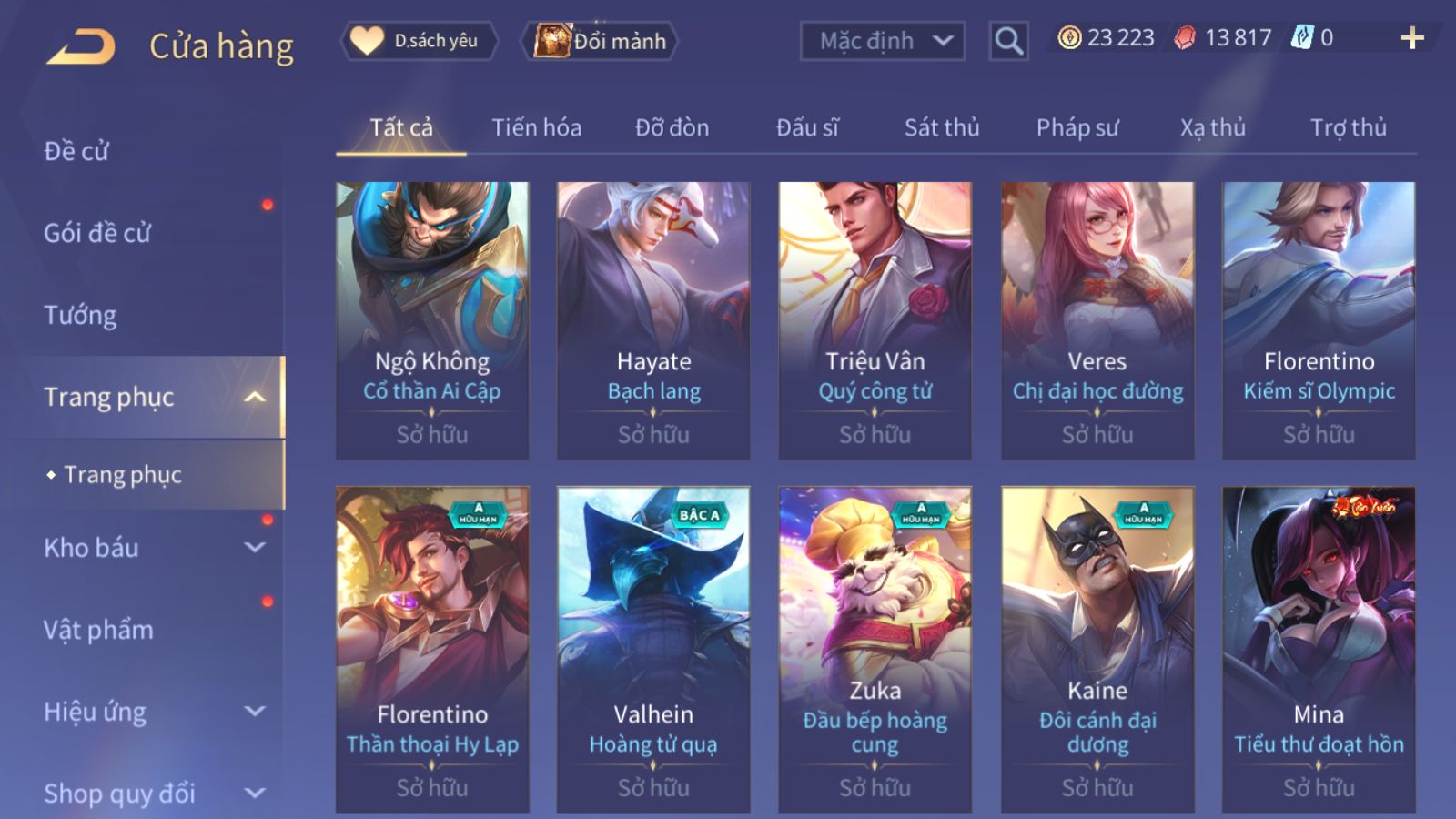View the Trợ thủ tab
Screen dimensions: 1456x819
1348,128
